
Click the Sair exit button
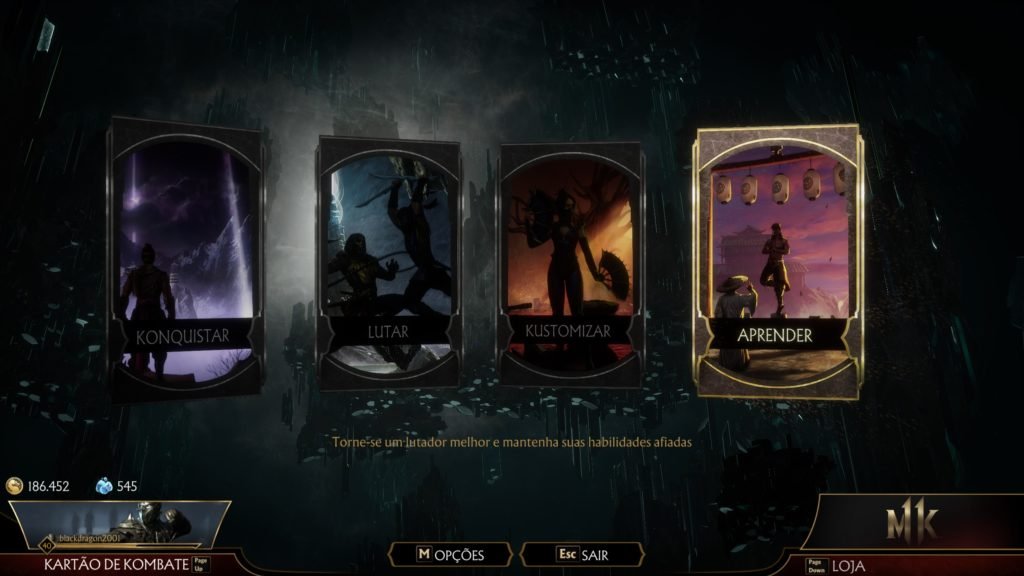(584, 554)
